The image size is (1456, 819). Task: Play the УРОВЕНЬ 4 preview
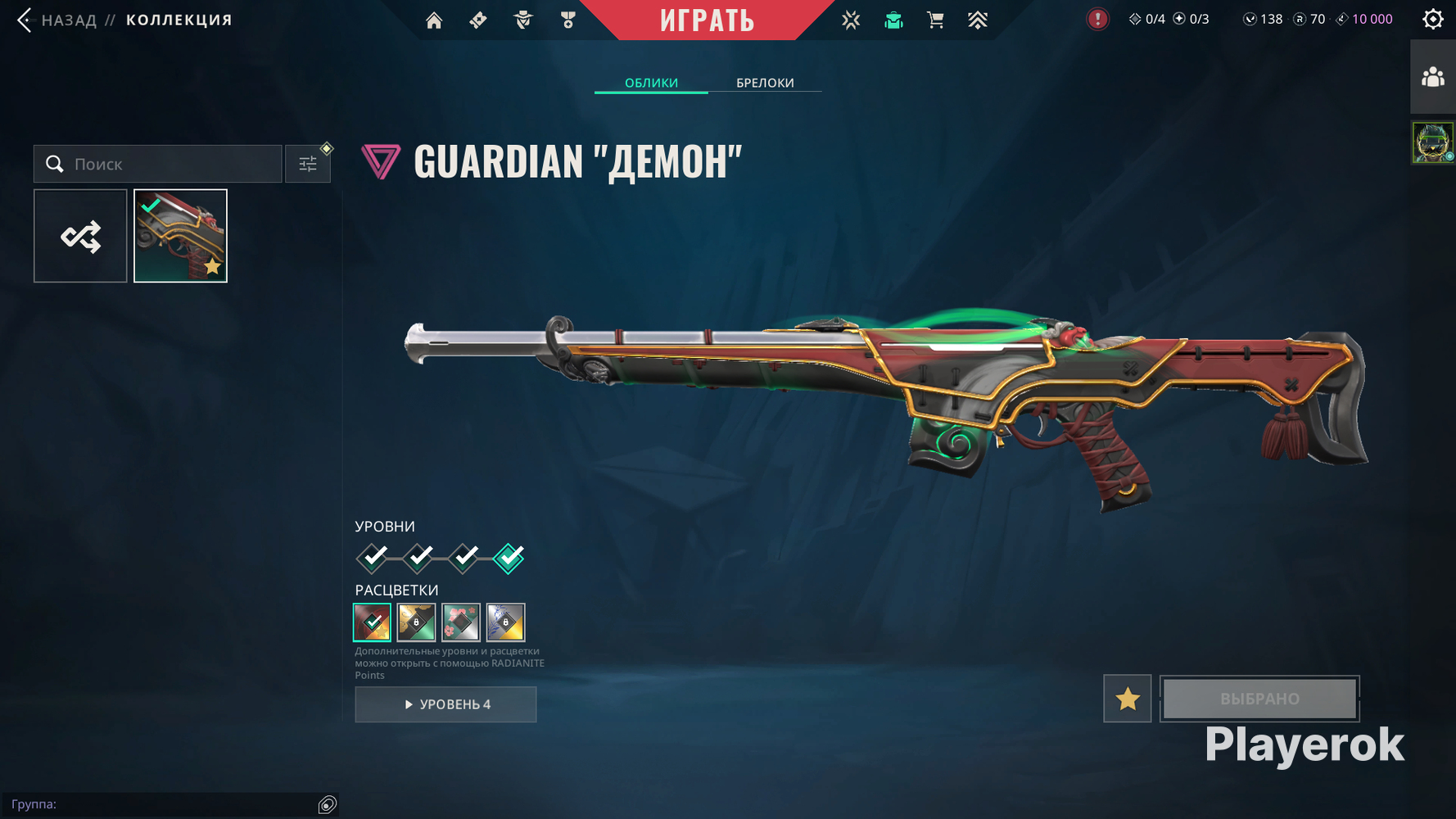tap(445, 704)
